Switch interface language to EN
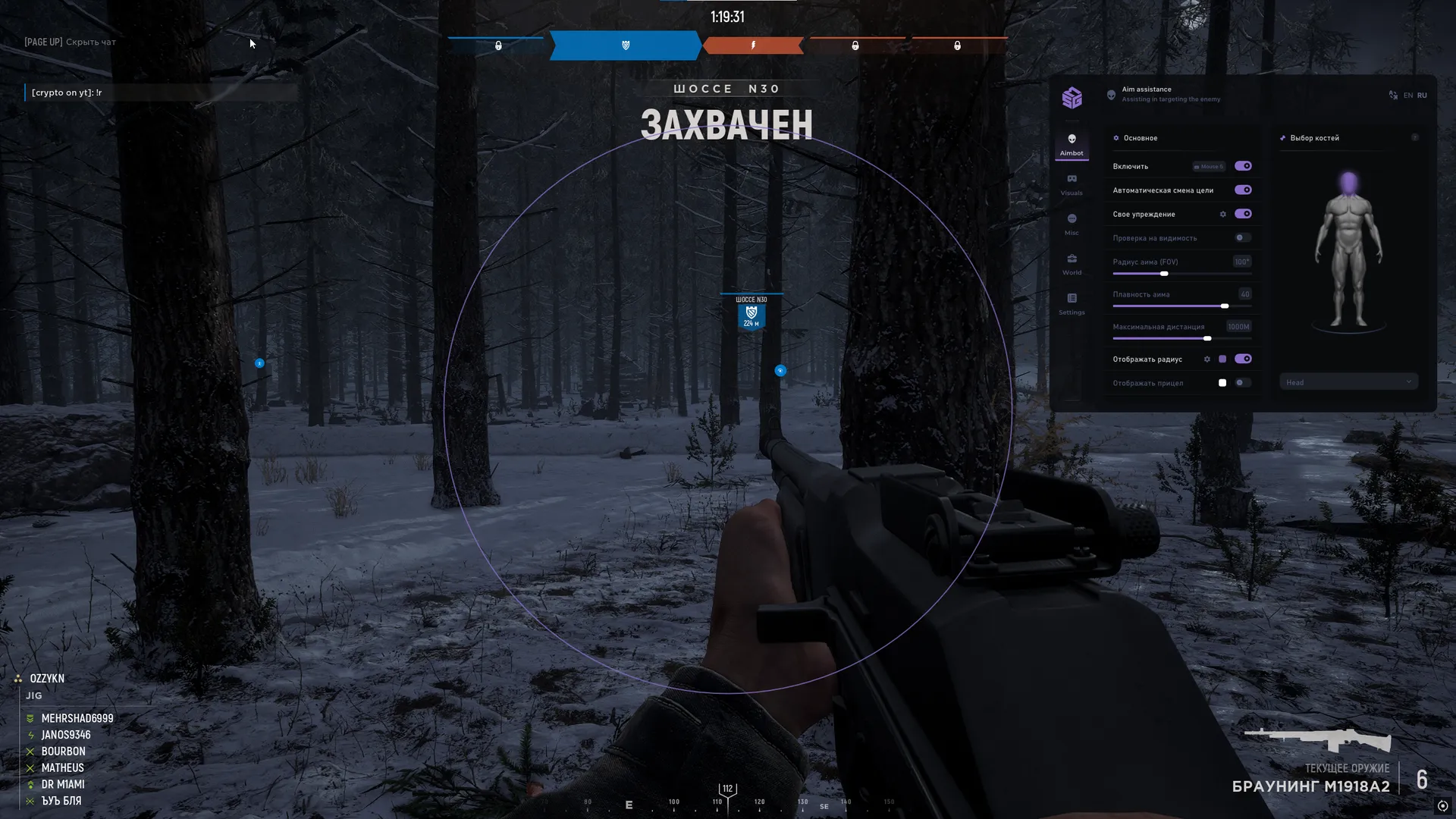Image resolution: width=1456 pixels, height=819 pixels. (x=1408, y=95)
